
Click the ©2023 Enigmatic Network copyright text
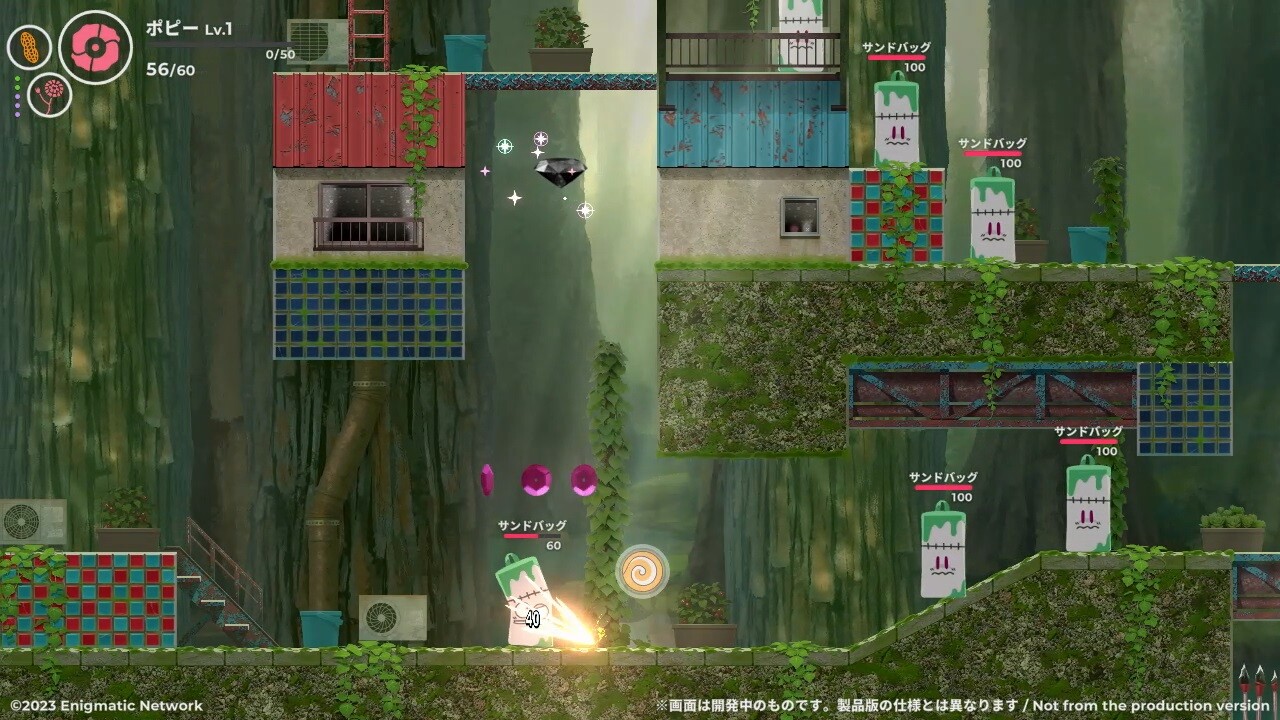point(103,706)
